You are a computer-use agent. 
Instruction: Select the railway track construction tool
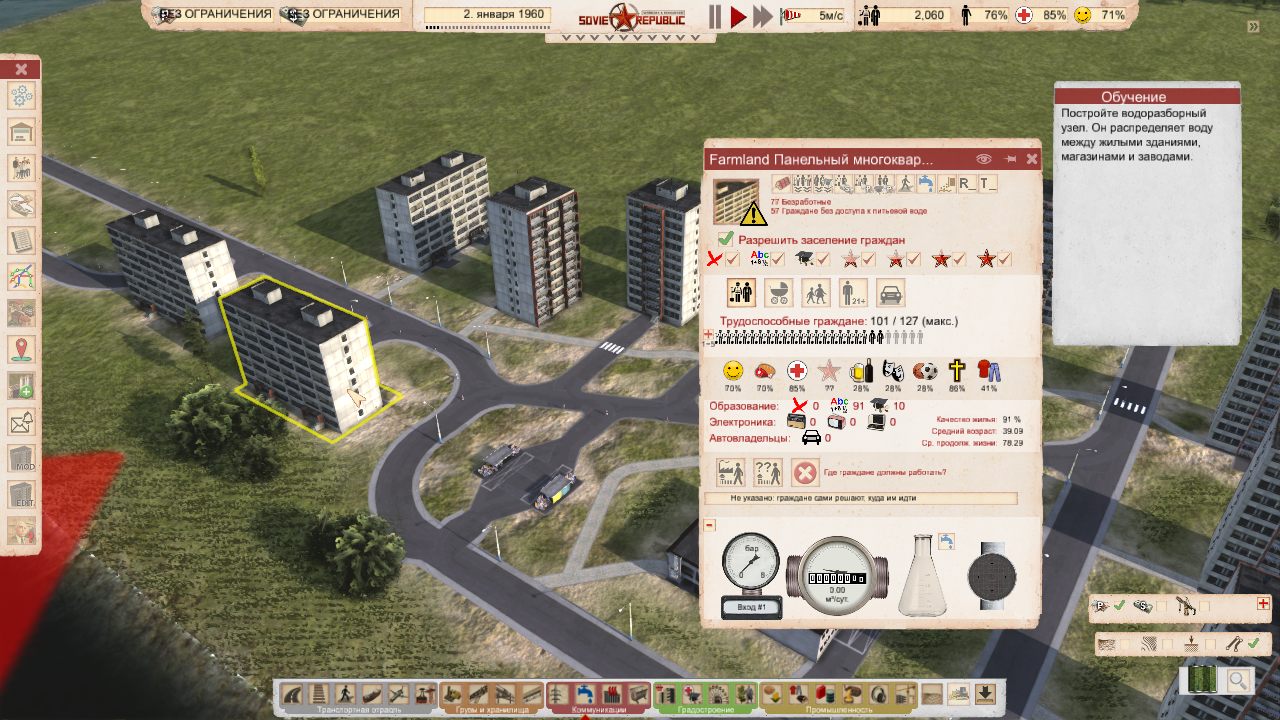(x=318, y=693)
